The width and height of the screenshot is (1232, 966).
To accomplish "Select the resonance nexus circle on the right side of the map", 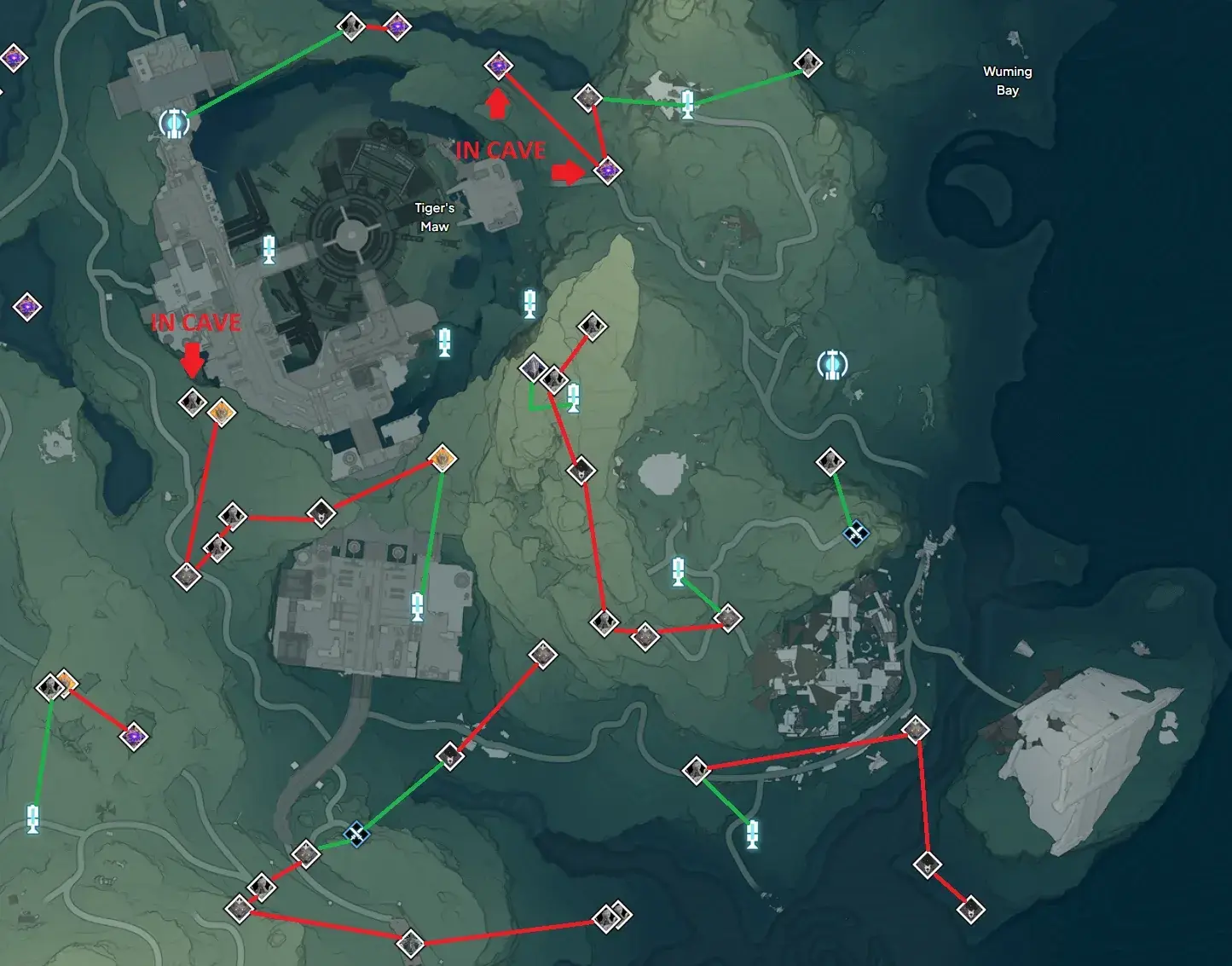I will click(x=831, y=362).
